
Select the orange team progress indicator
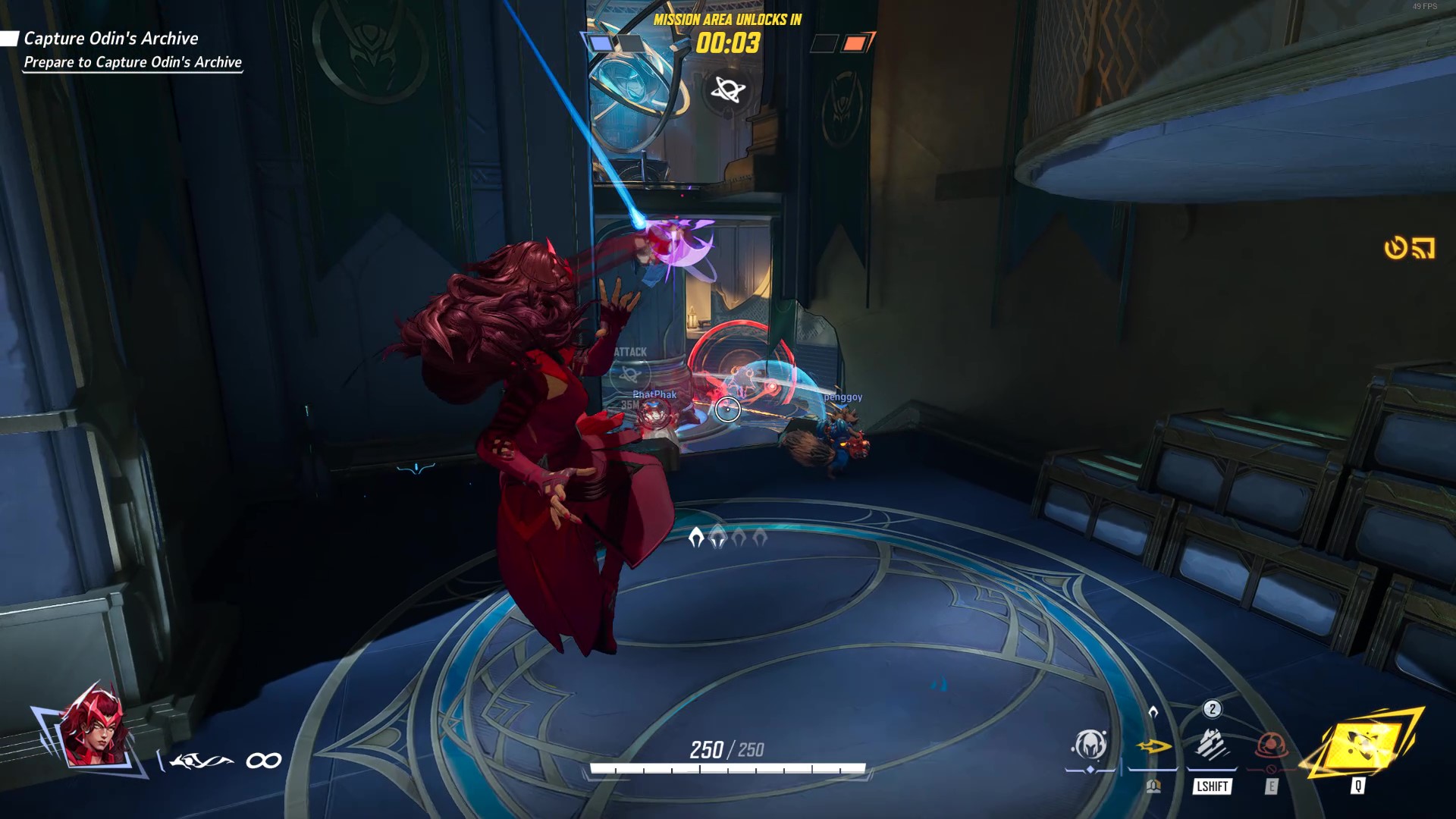point(855,43)
